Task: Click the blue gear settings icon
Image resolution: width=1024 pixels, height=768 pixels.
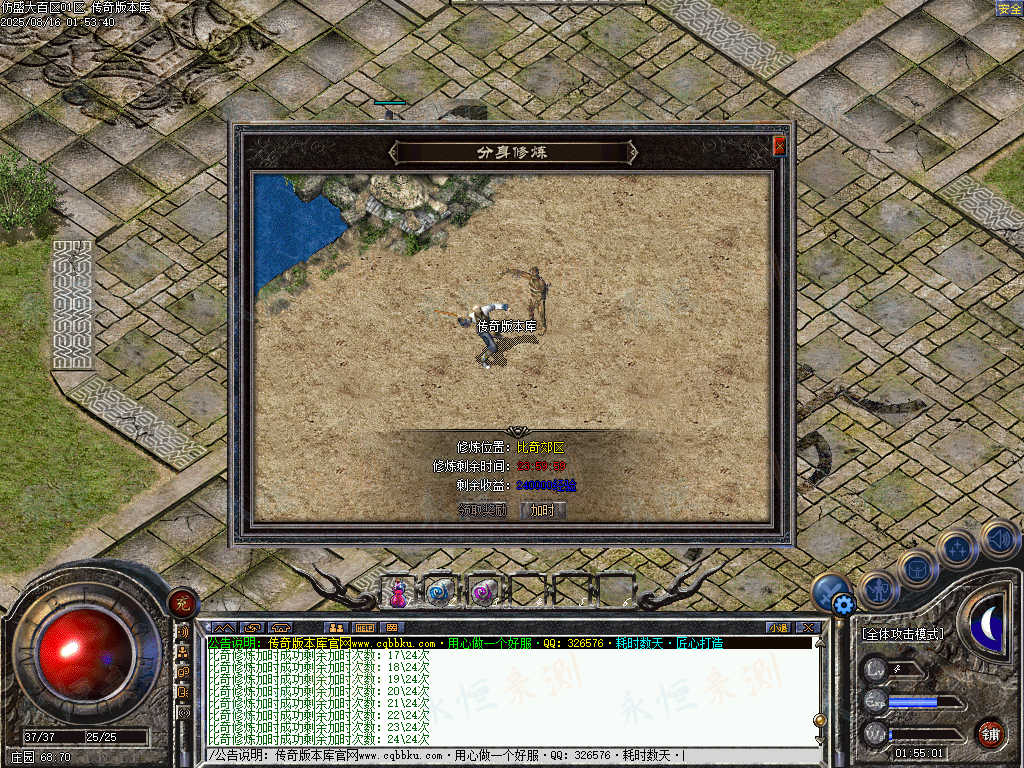Action: click(x=843, y=604)
